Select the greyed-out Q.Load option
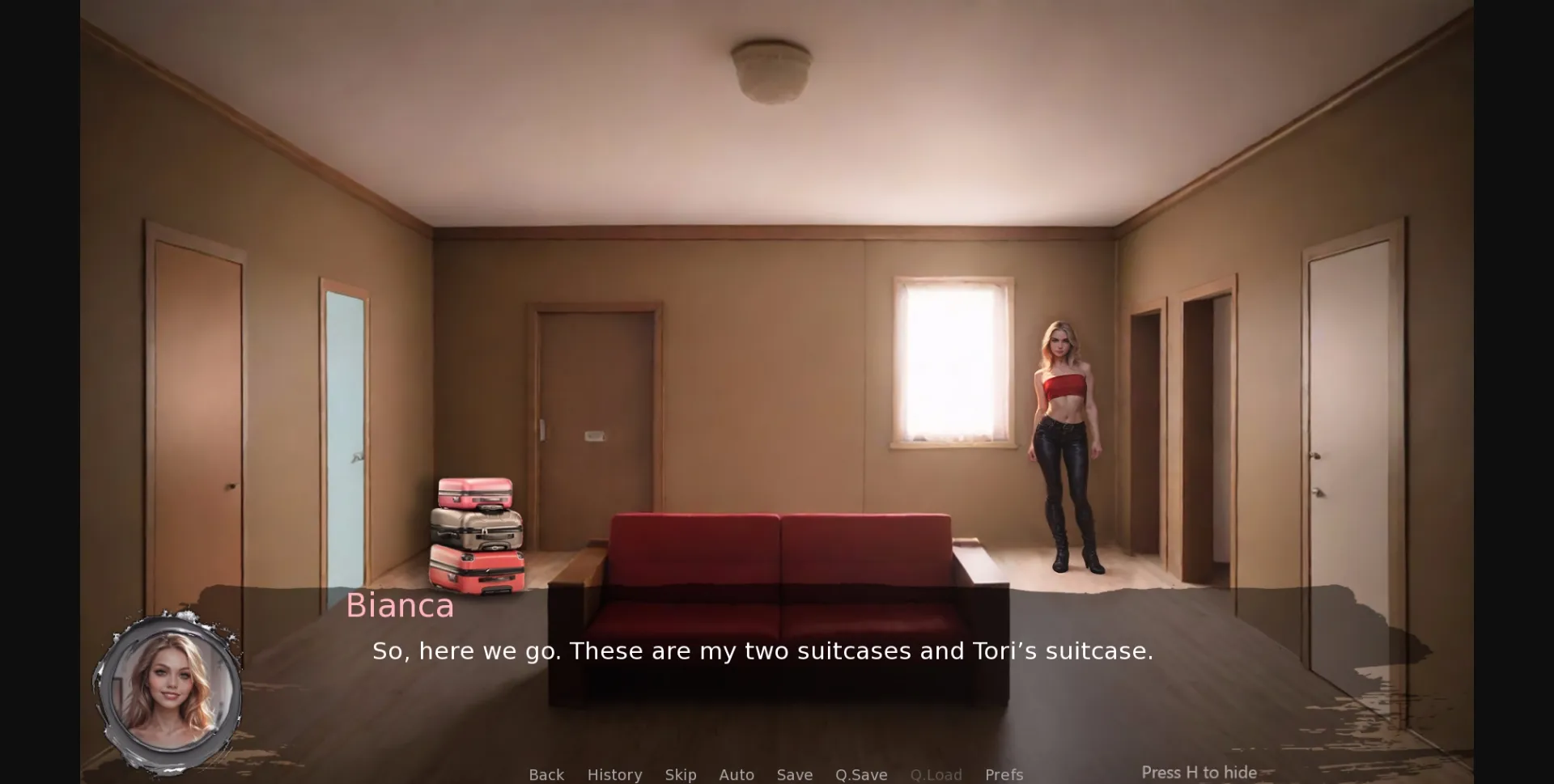 click(936, 774)
